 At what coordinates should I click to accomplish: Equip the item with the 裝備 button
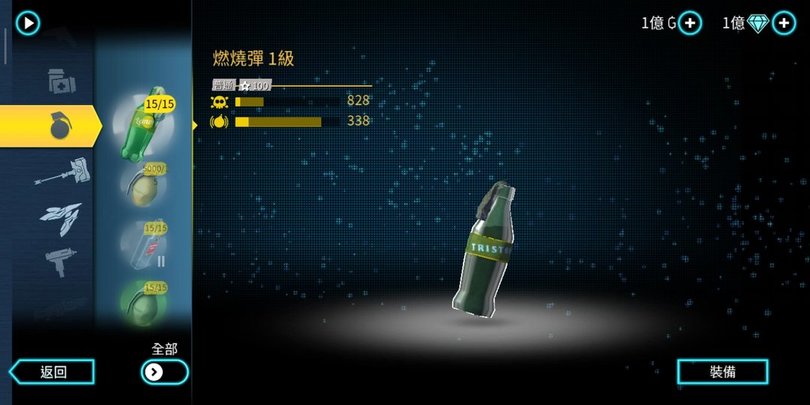pos(723,371)
